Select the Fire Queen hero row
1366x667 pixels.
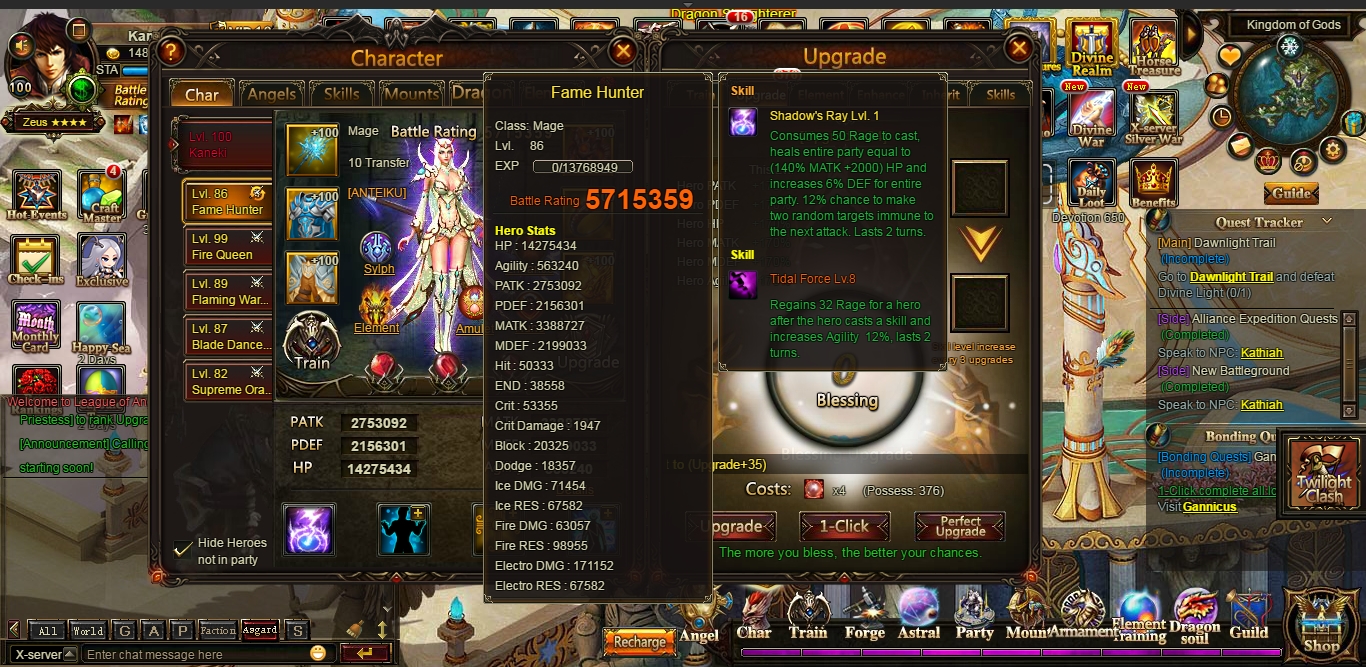click(x=227, y=247)
